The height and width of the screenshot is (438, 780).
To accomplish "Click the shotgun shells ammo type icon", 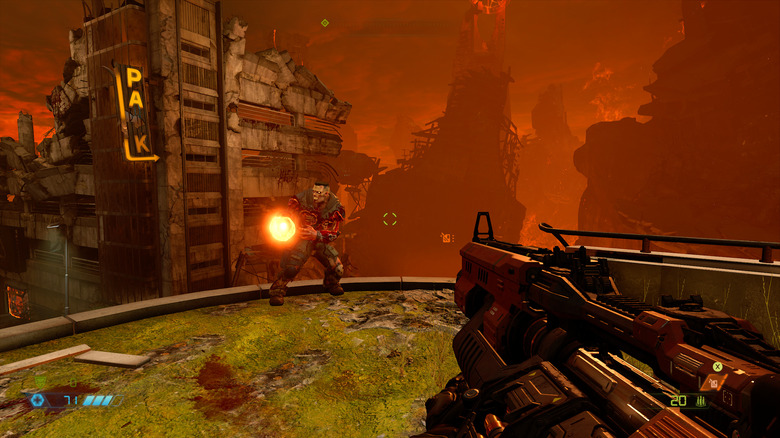I will click(x=701, y=401).
